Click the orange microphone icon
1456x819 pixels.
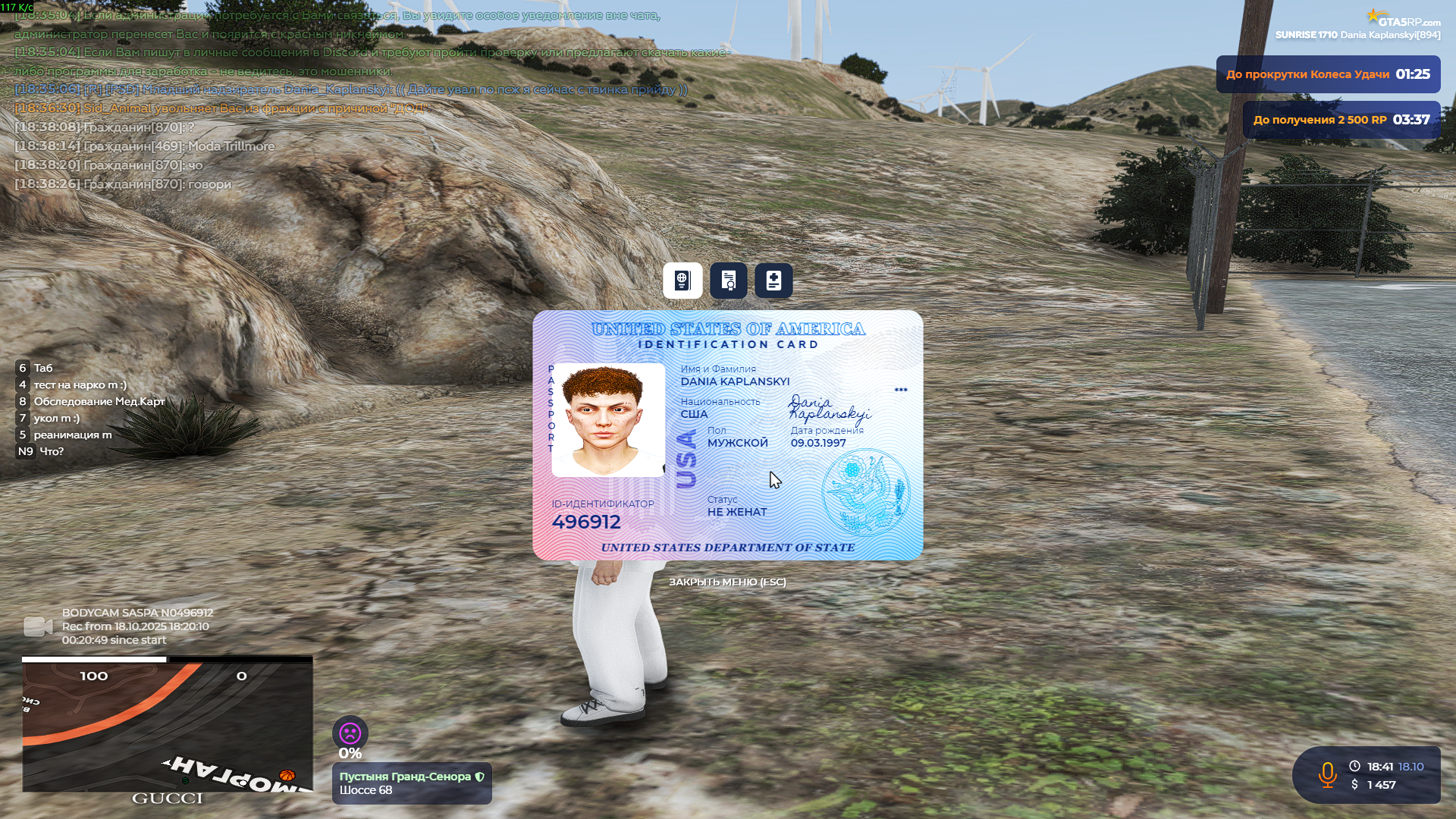click(x=1328, y=774)
